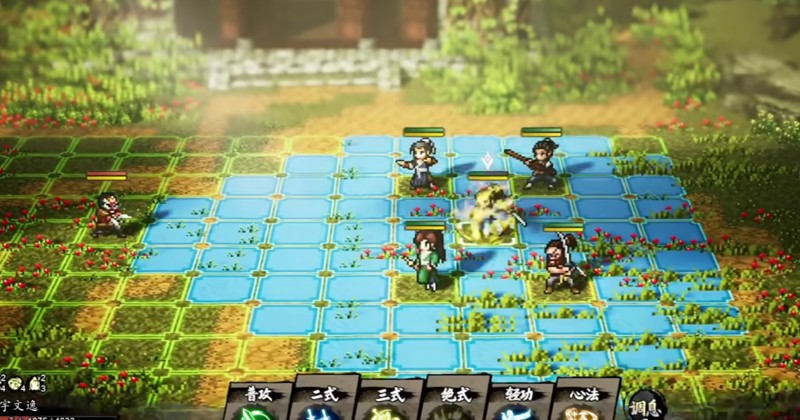Use the 三式 third-form skill

[x=391, y=401]
